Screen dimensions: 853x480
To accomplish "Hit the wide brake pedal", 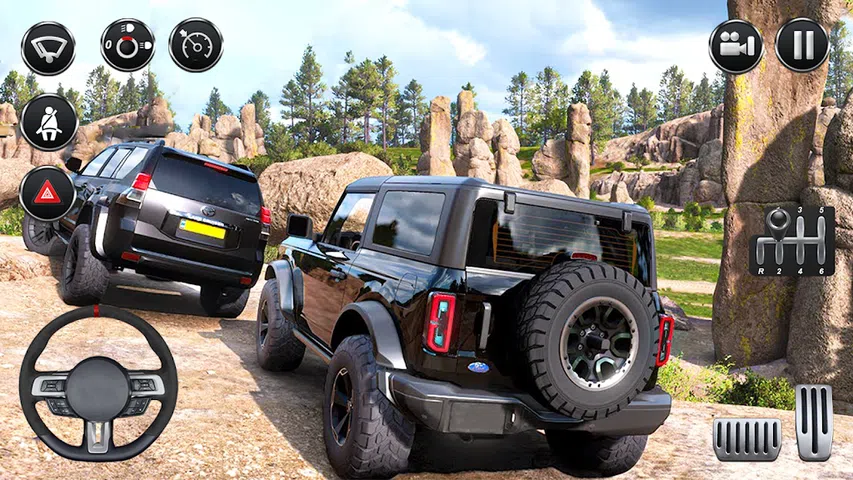I will click(747, 439).
